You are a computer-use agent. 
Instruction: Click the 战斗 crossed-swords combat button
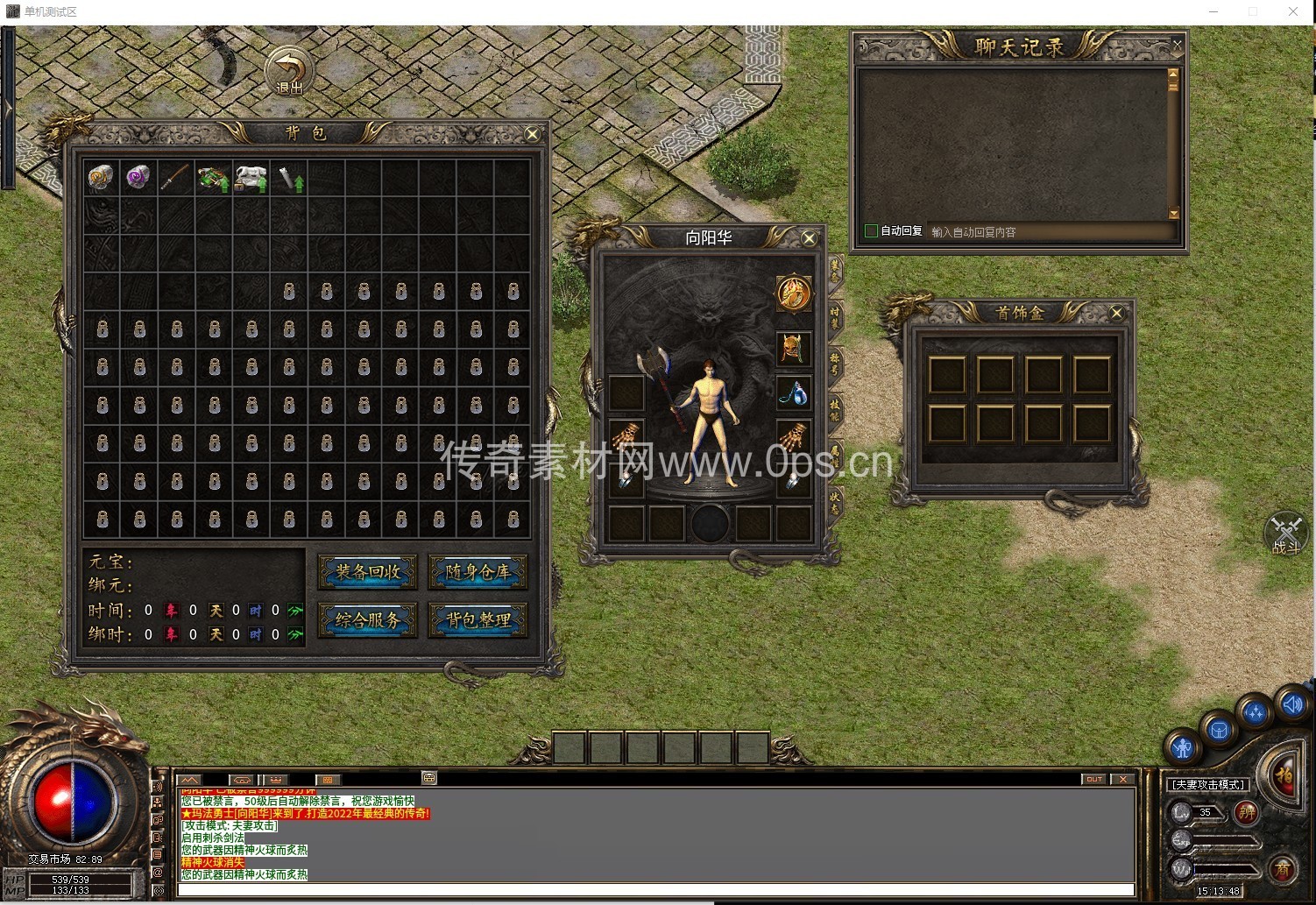[x=1285, y=533]
